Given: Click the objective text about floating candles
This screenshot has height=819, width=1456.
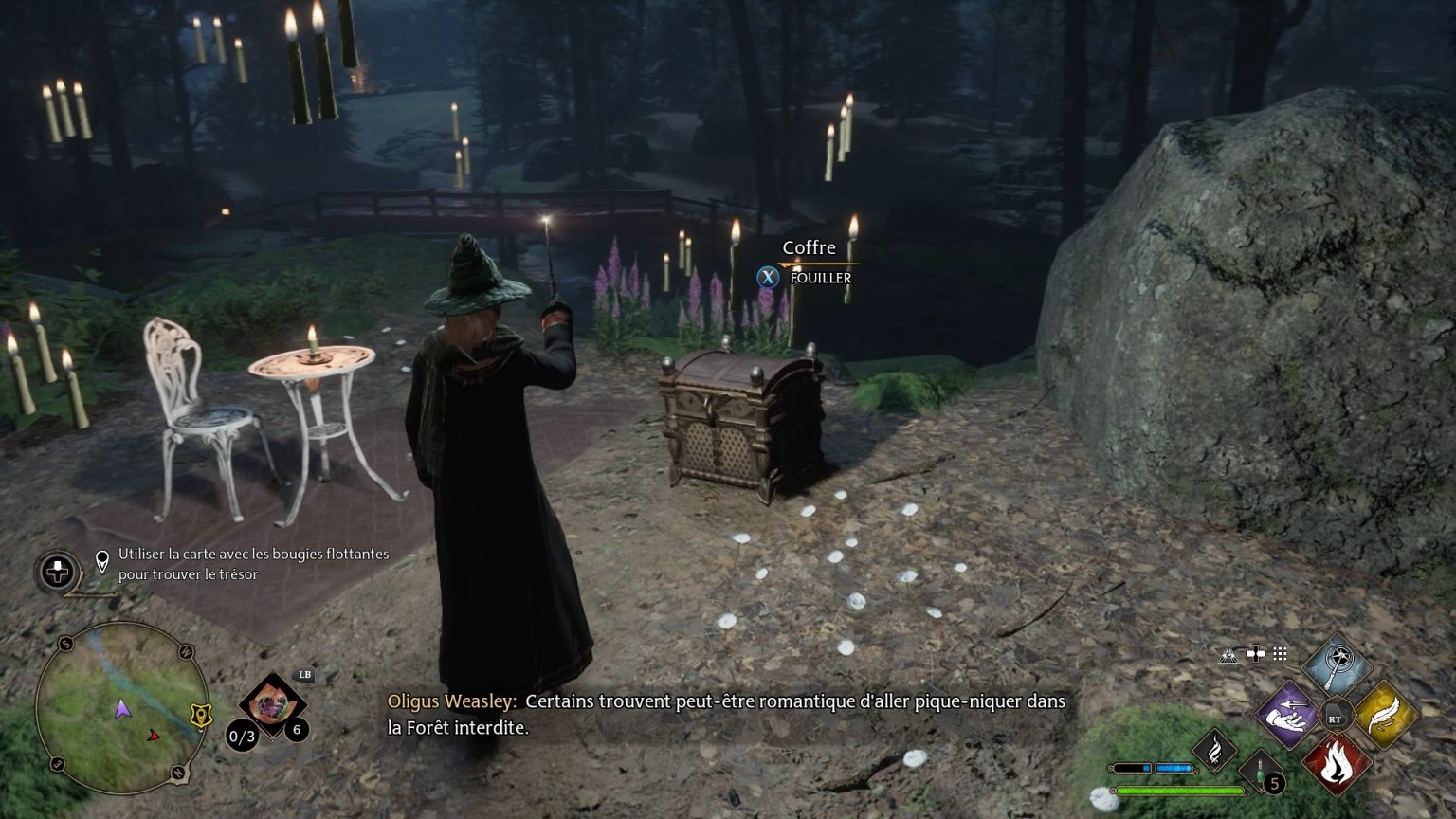Looking at the screenshot, I should tap(252, 564).
